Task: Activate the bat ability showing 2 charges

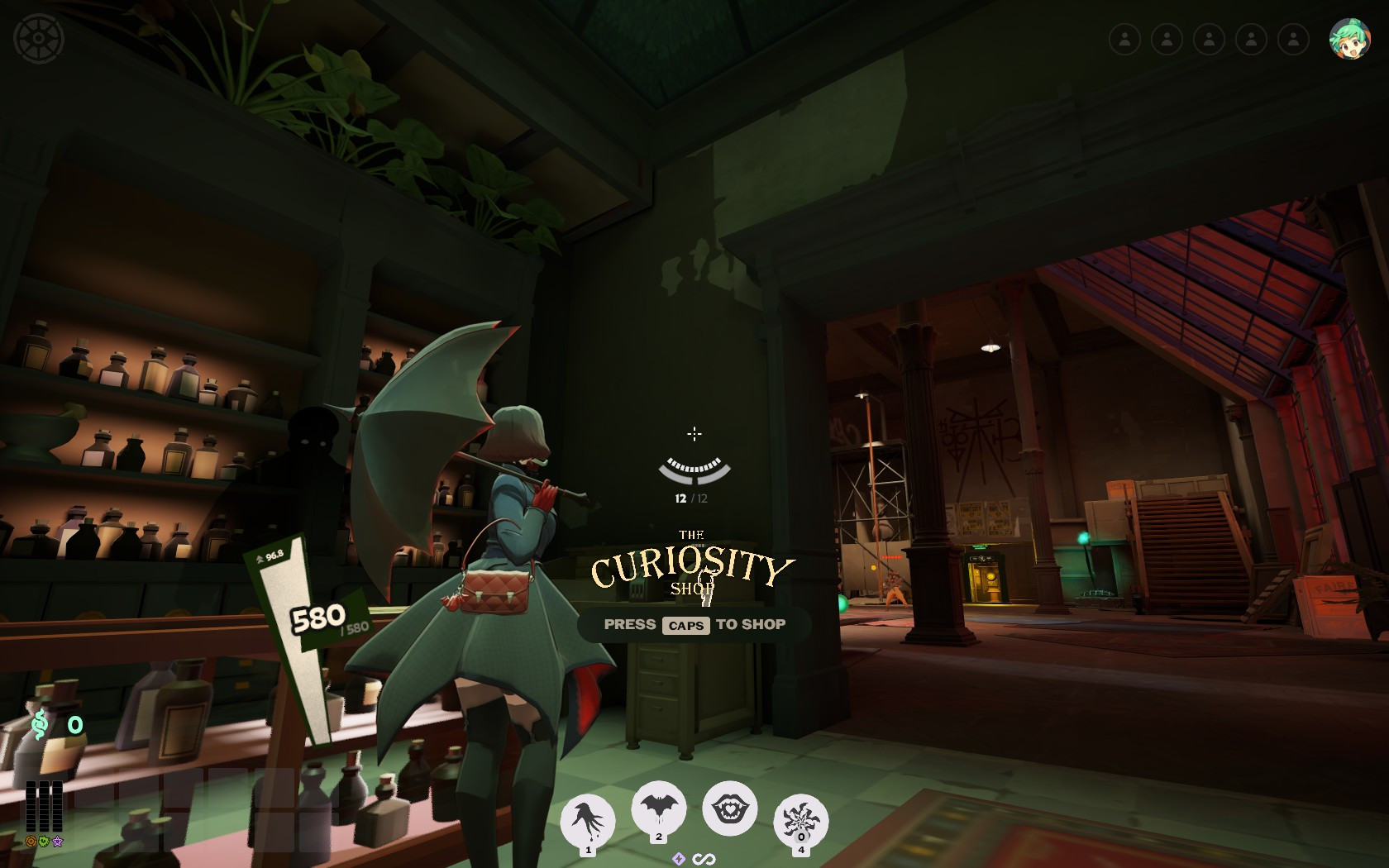Action: (x=658, y=808)
